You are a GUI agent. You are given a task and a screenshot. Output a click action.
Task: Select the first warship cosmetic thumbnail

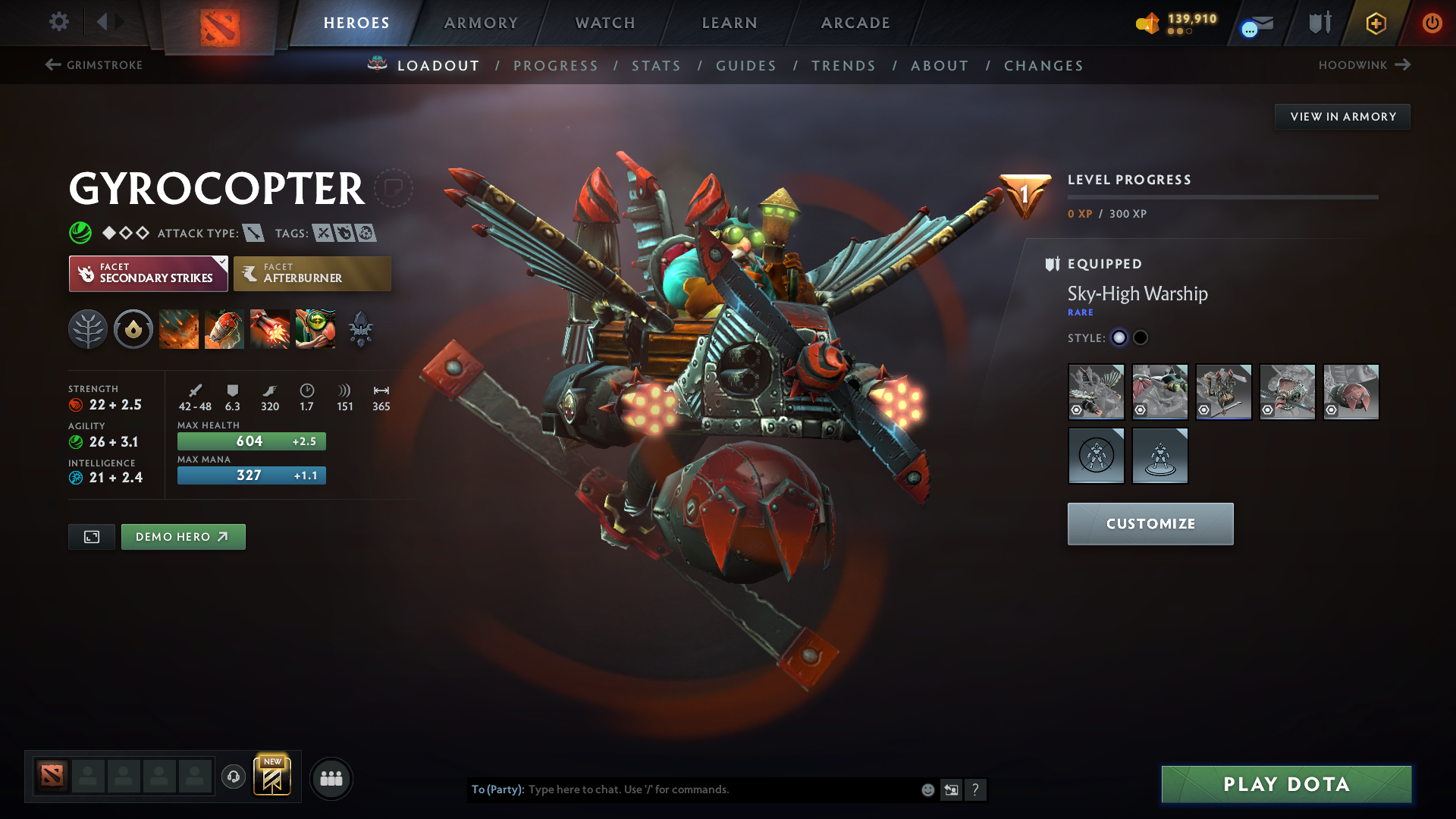[1096, 392]
